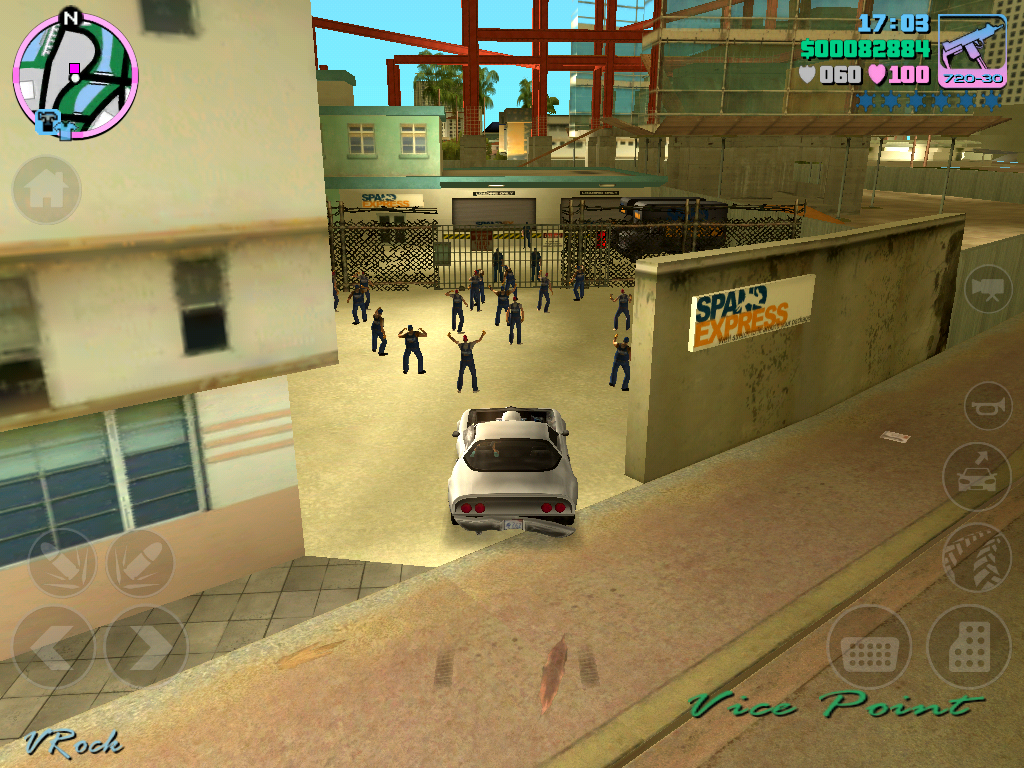
Task: Tap the house icon button
Action: (x=46, y=190)
